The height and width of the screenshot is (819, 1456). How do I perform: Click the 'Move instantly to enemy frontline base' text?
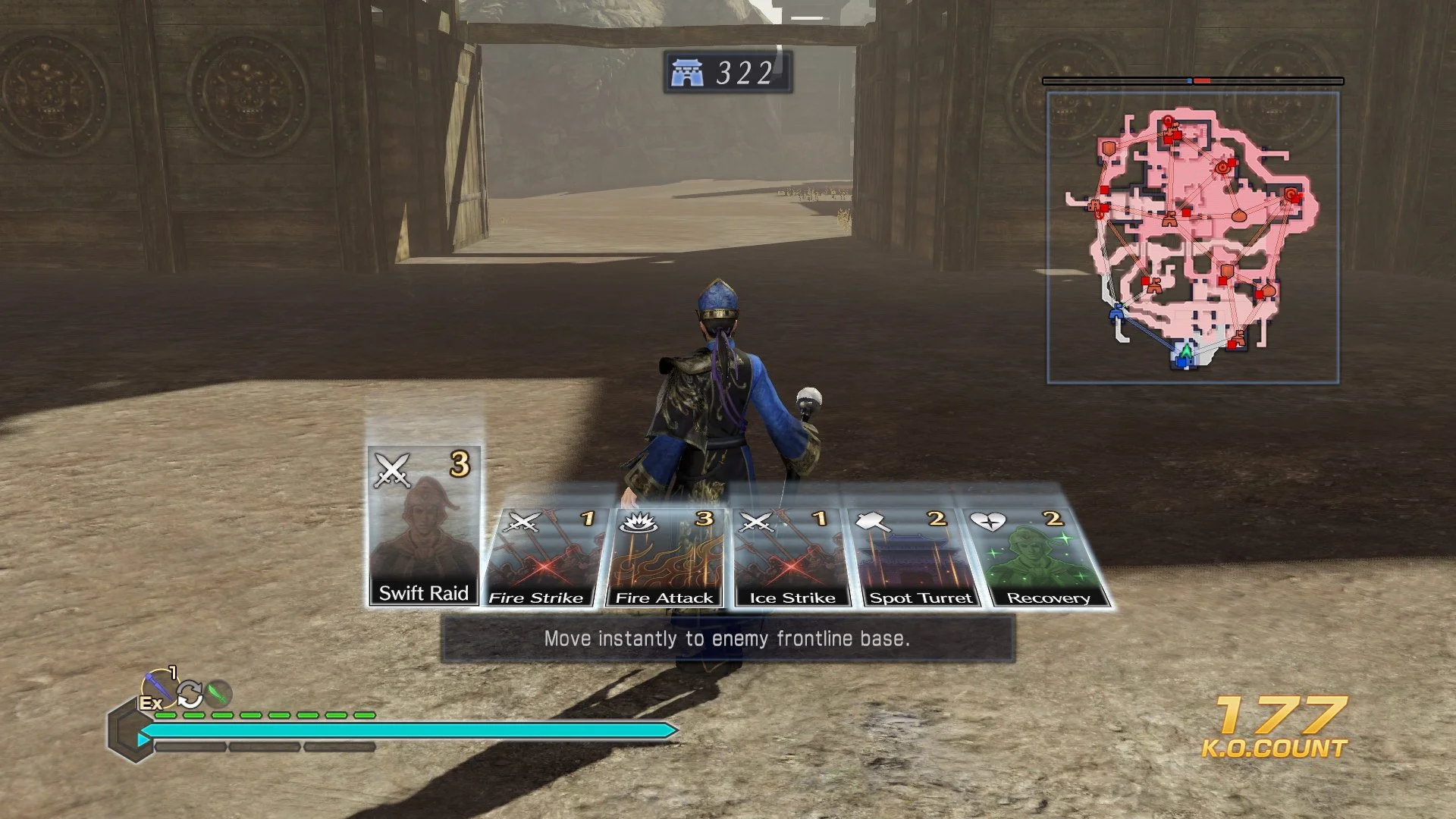tap(726, 639)
